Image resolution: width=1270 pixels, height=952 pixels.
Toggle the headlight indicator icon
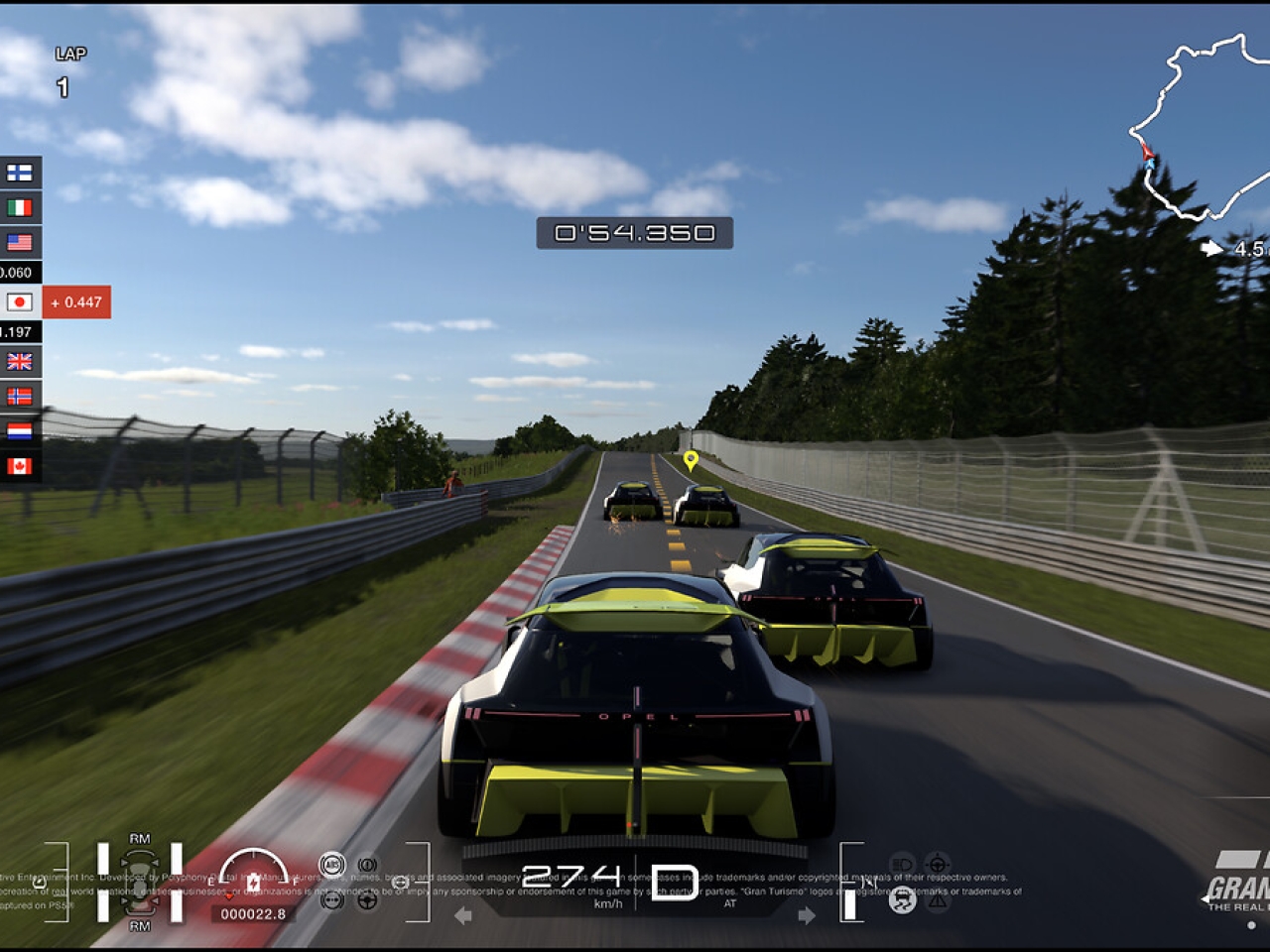tap(902, 864)
